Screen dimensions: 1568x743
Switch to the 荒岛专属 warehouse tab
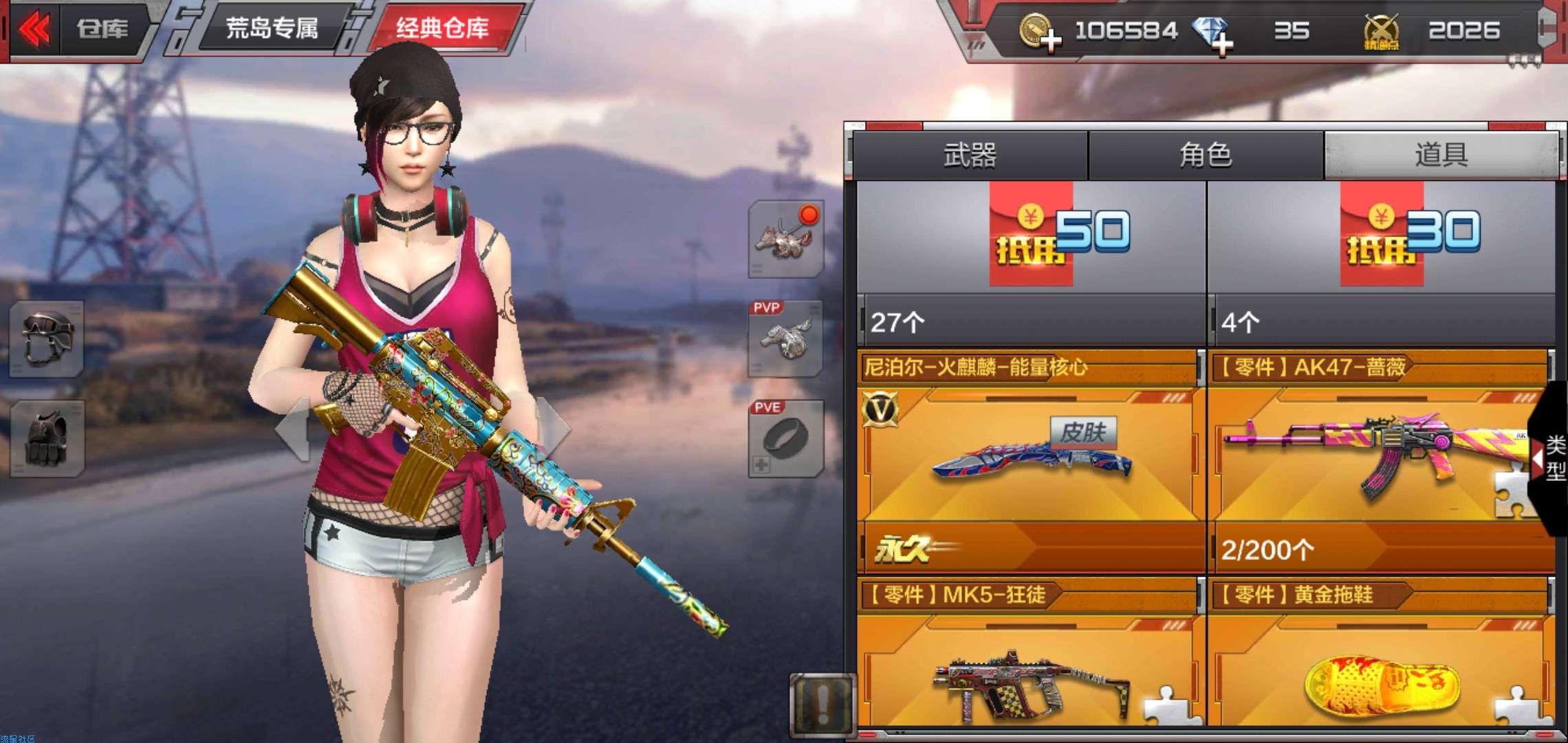pos(272,29)
